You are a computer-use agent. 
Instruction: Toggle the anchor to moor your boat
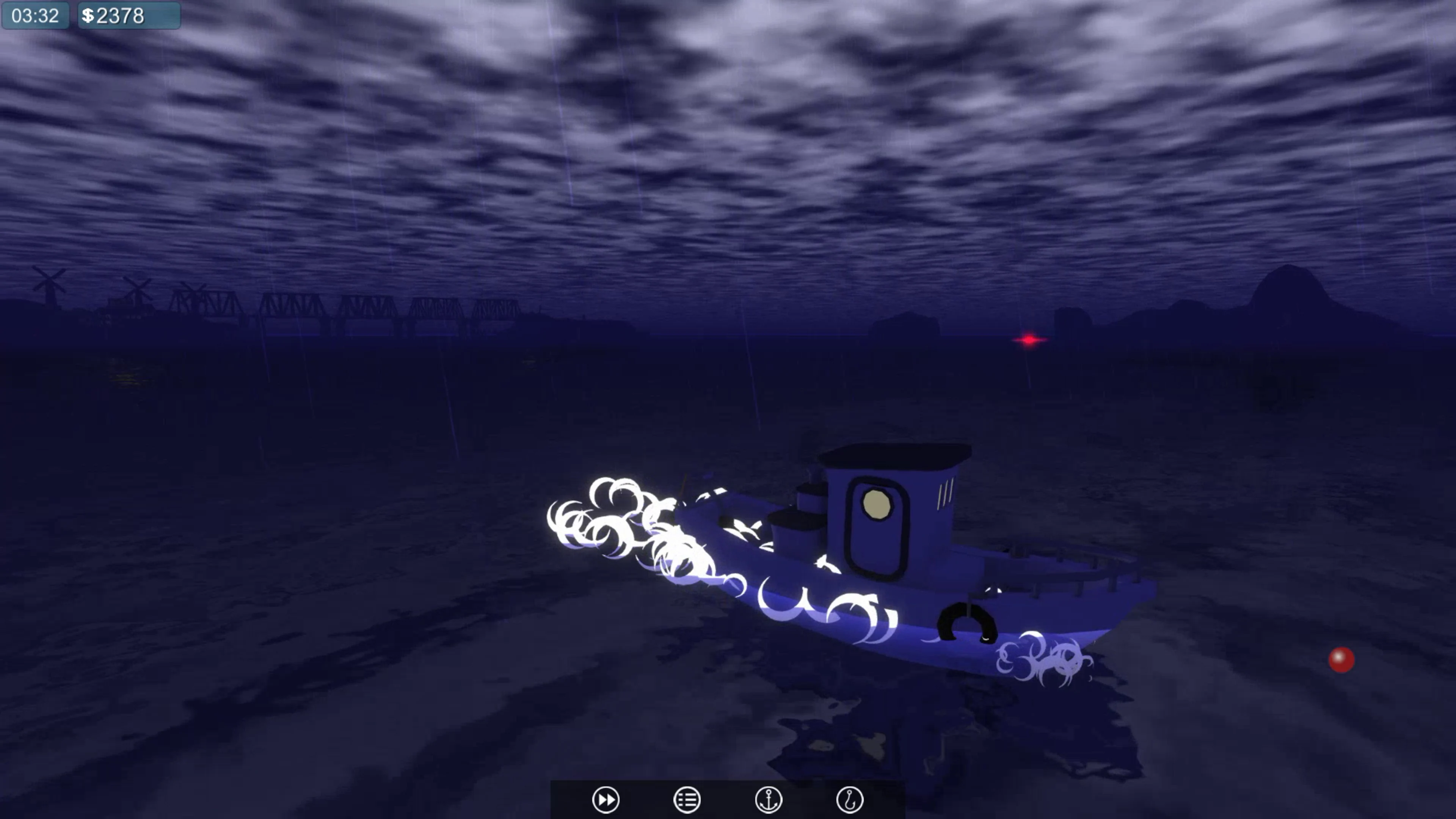pyautogui.click(x=769, y=799)
